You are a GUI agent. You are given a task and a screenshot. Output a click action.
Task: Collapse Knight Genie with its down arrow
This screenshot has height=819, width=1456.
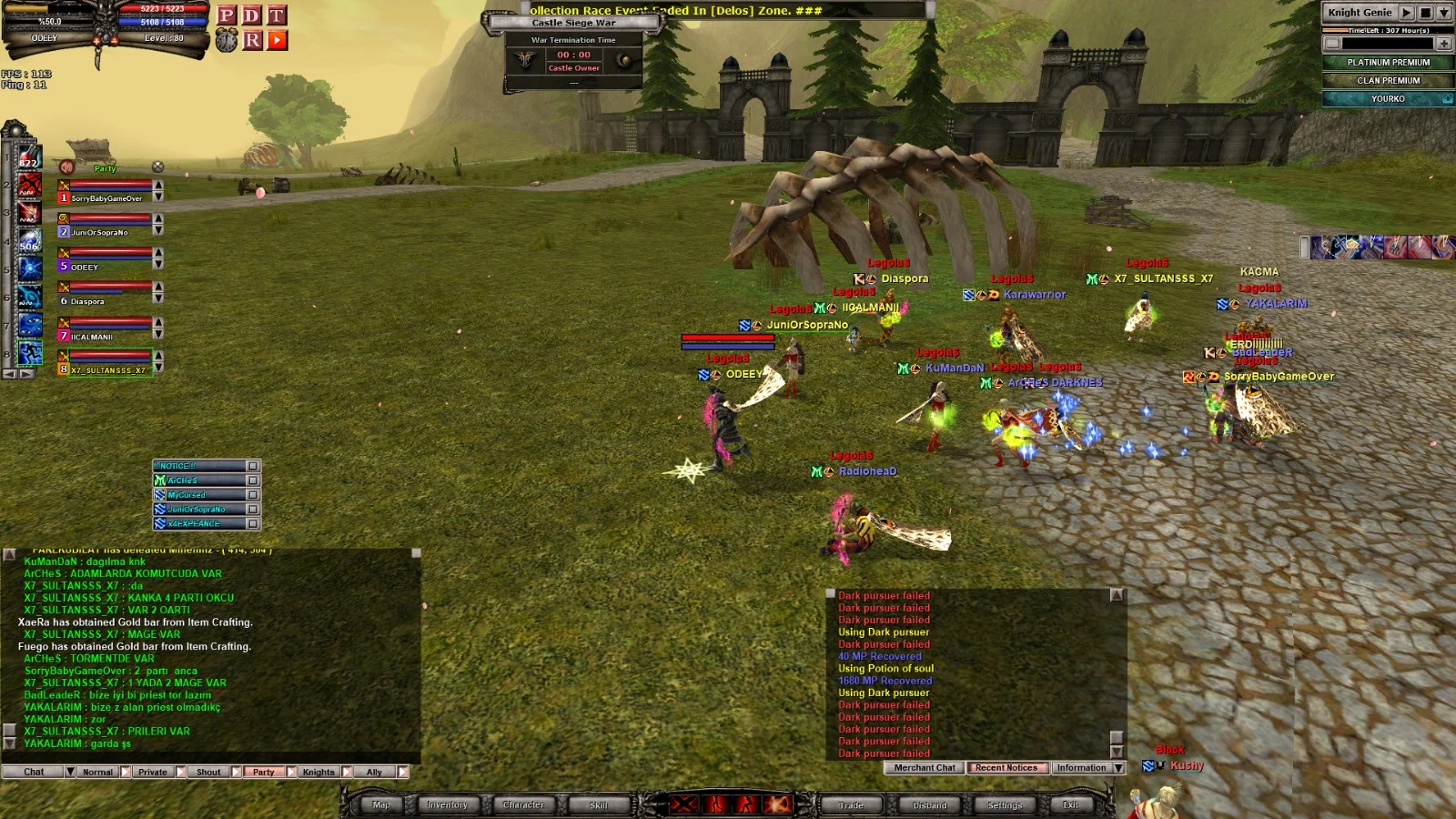pos(1444,14)
